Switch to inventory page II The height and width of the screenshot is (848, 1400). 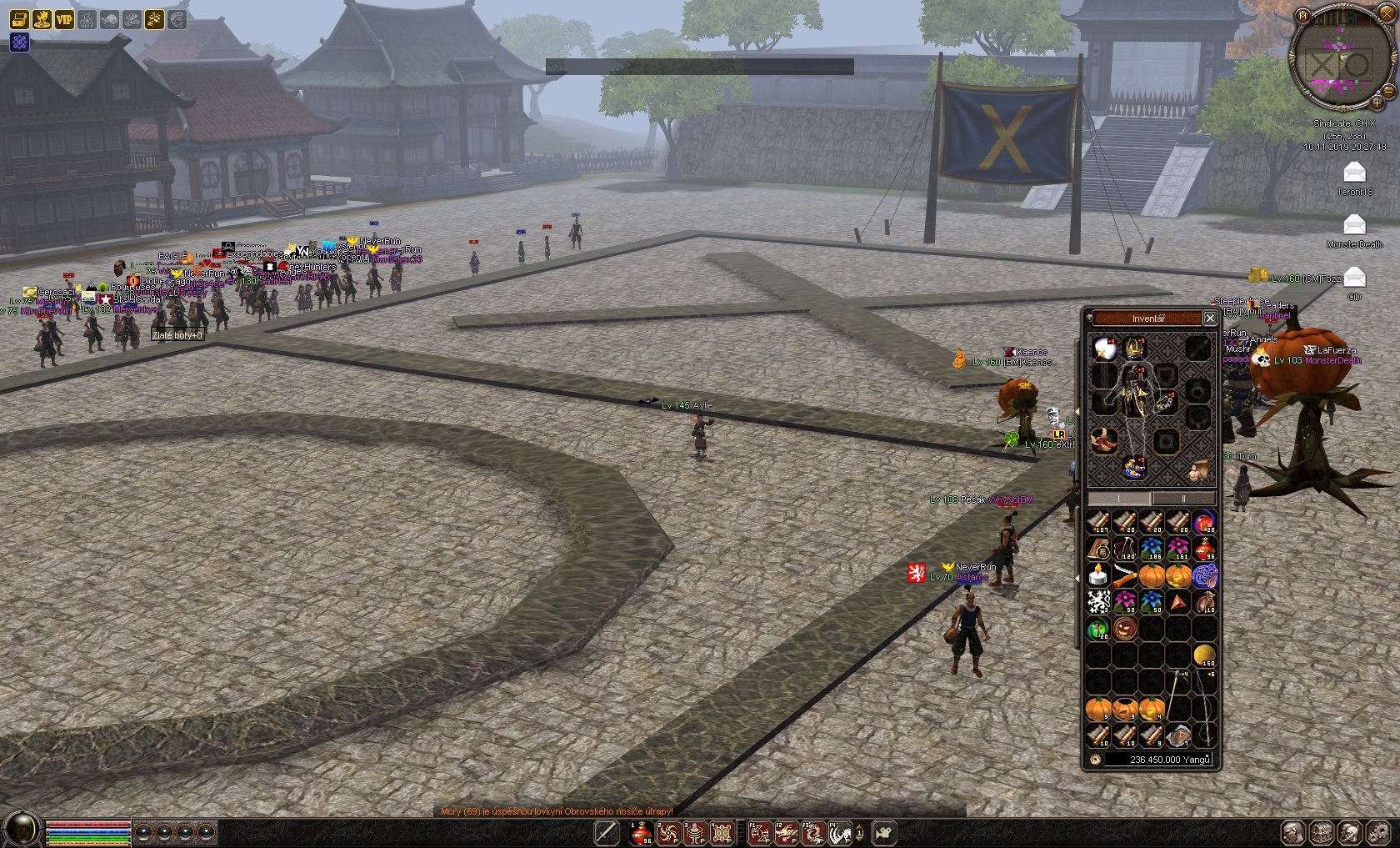tap(1183, 499)
